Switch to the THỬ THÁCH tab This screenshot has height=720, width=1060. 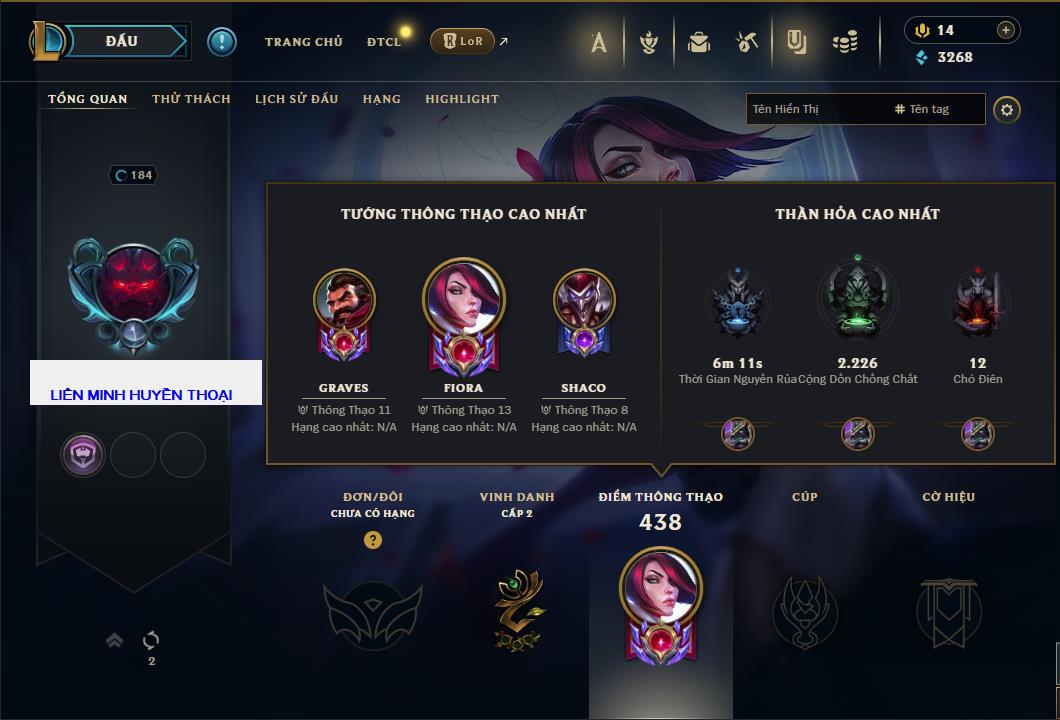tap(191, 99)
